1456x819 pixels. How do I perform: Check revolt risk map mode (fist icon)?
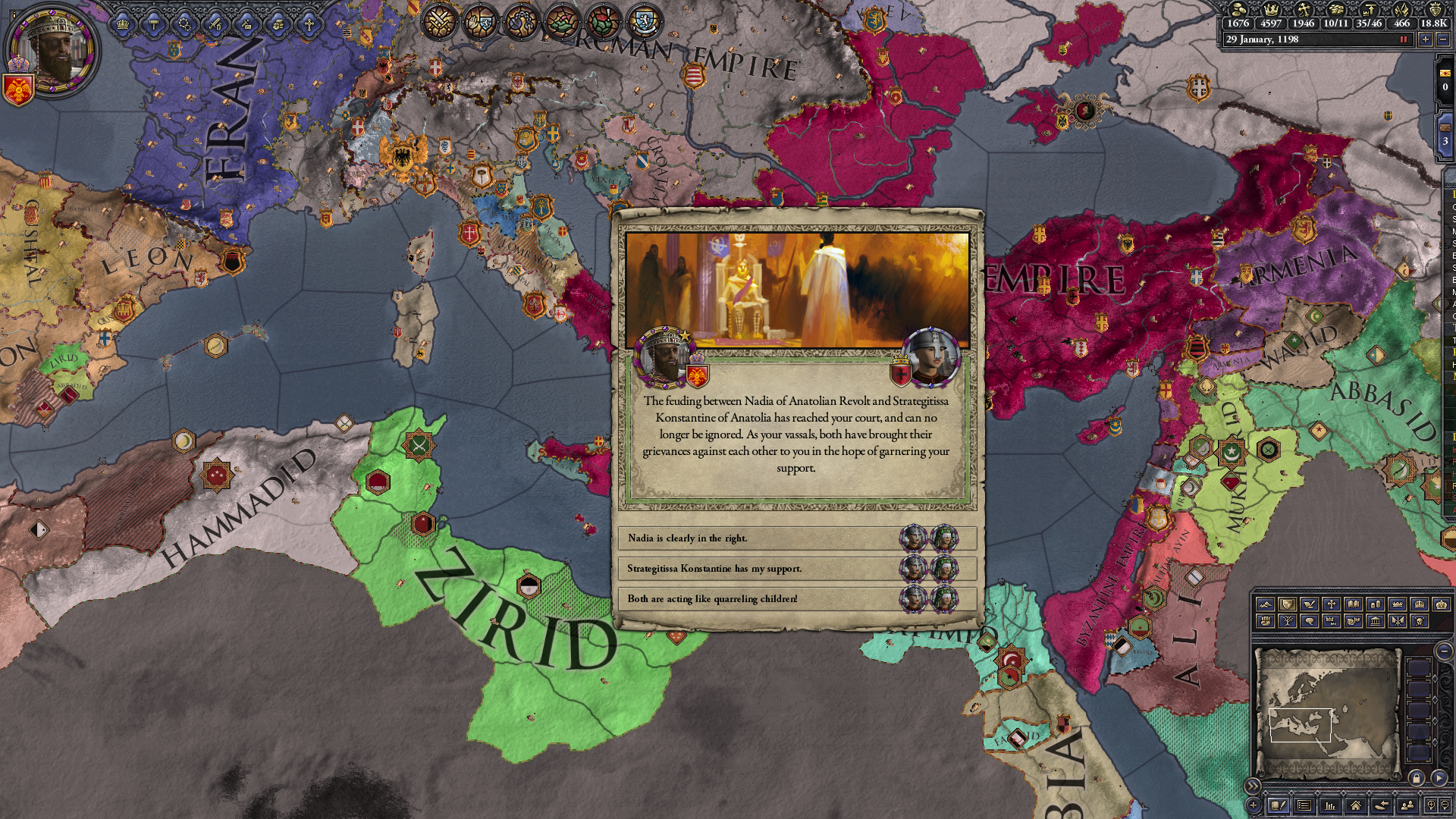coord(1266,622)
